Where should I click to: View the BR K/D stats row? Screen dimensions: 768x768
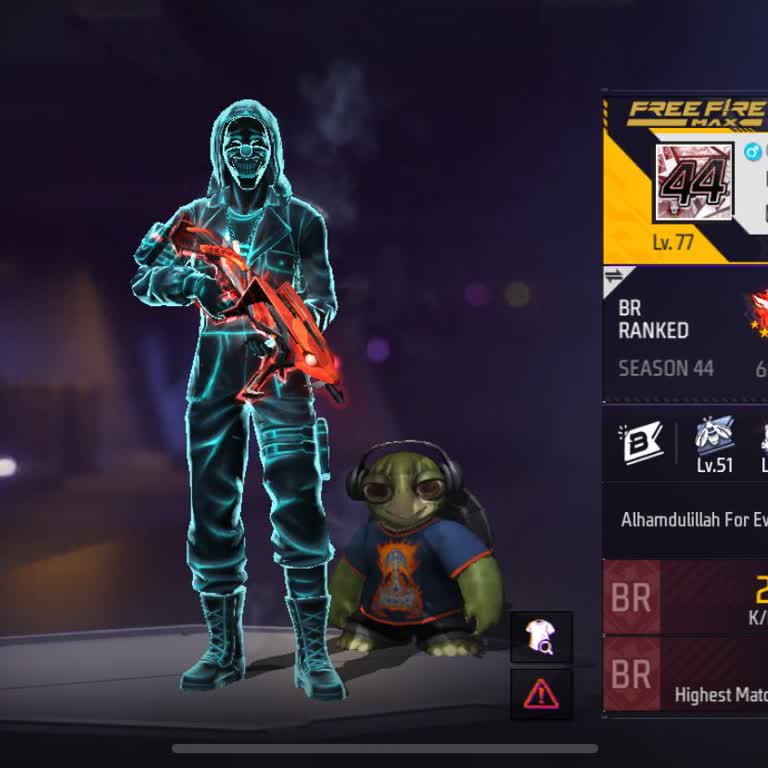(x=690, y=598)
